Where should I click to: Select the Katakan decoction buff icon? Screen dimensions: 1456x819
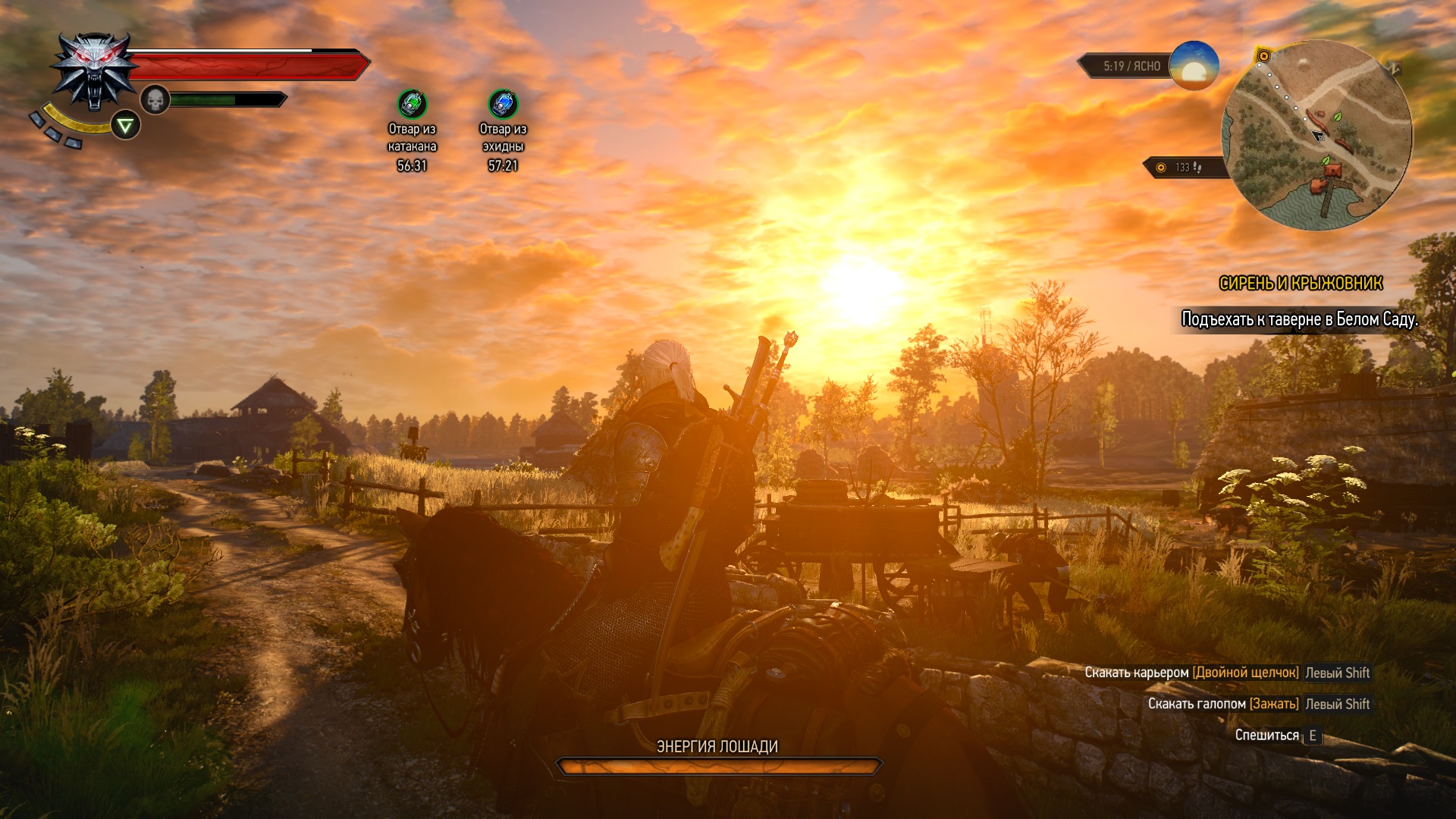412,104
